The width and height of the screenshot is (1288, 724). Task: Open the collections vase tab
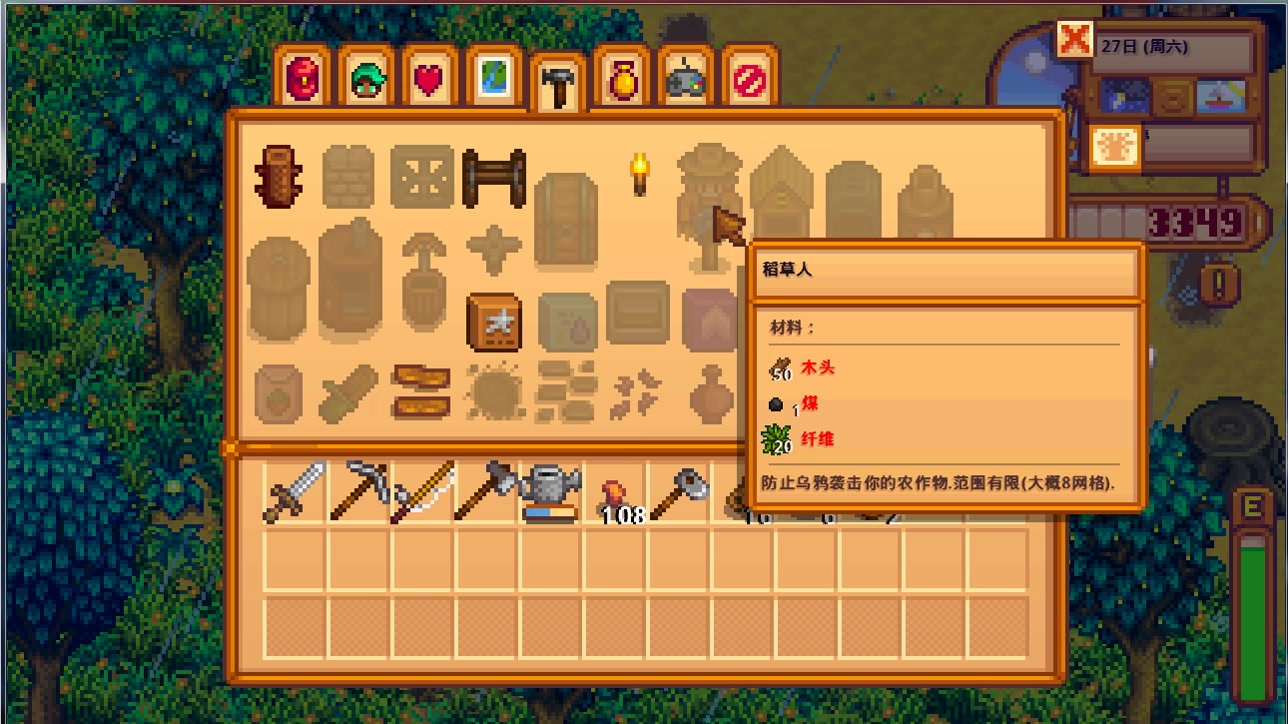(x=622, y=78)
